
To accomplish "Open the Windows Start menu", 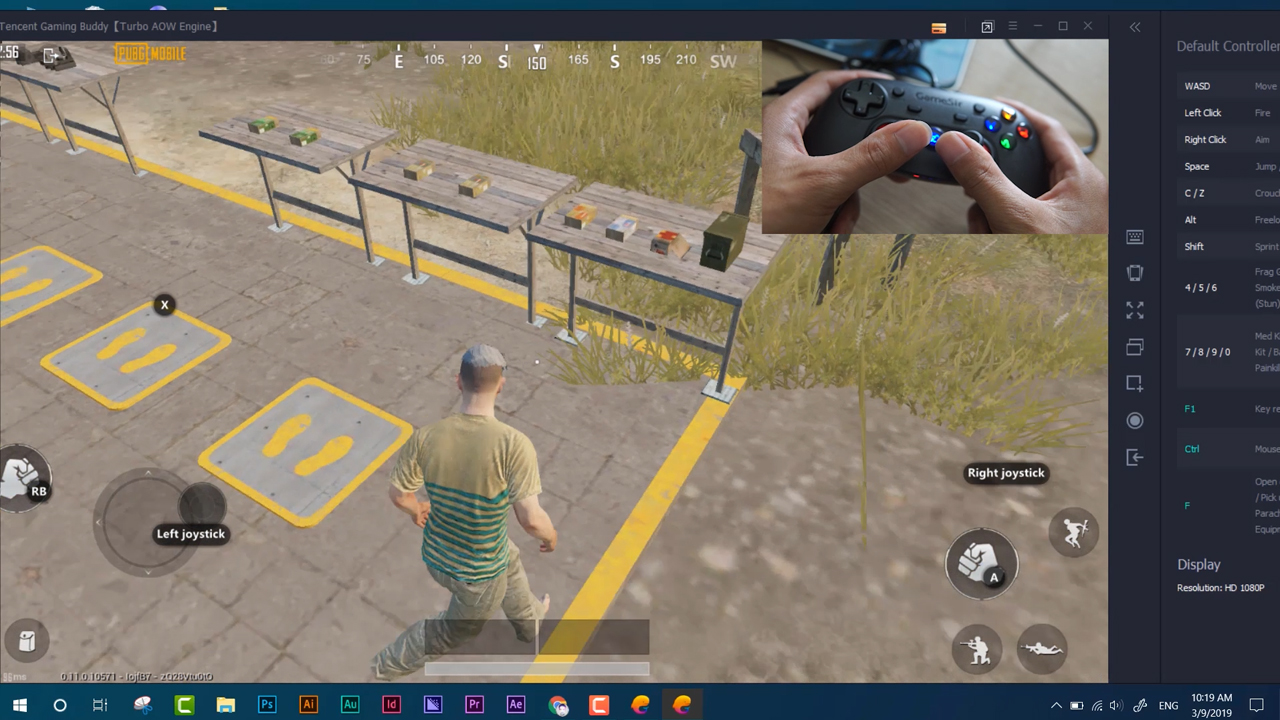I will pyautogui.click(x=20, y=705).
